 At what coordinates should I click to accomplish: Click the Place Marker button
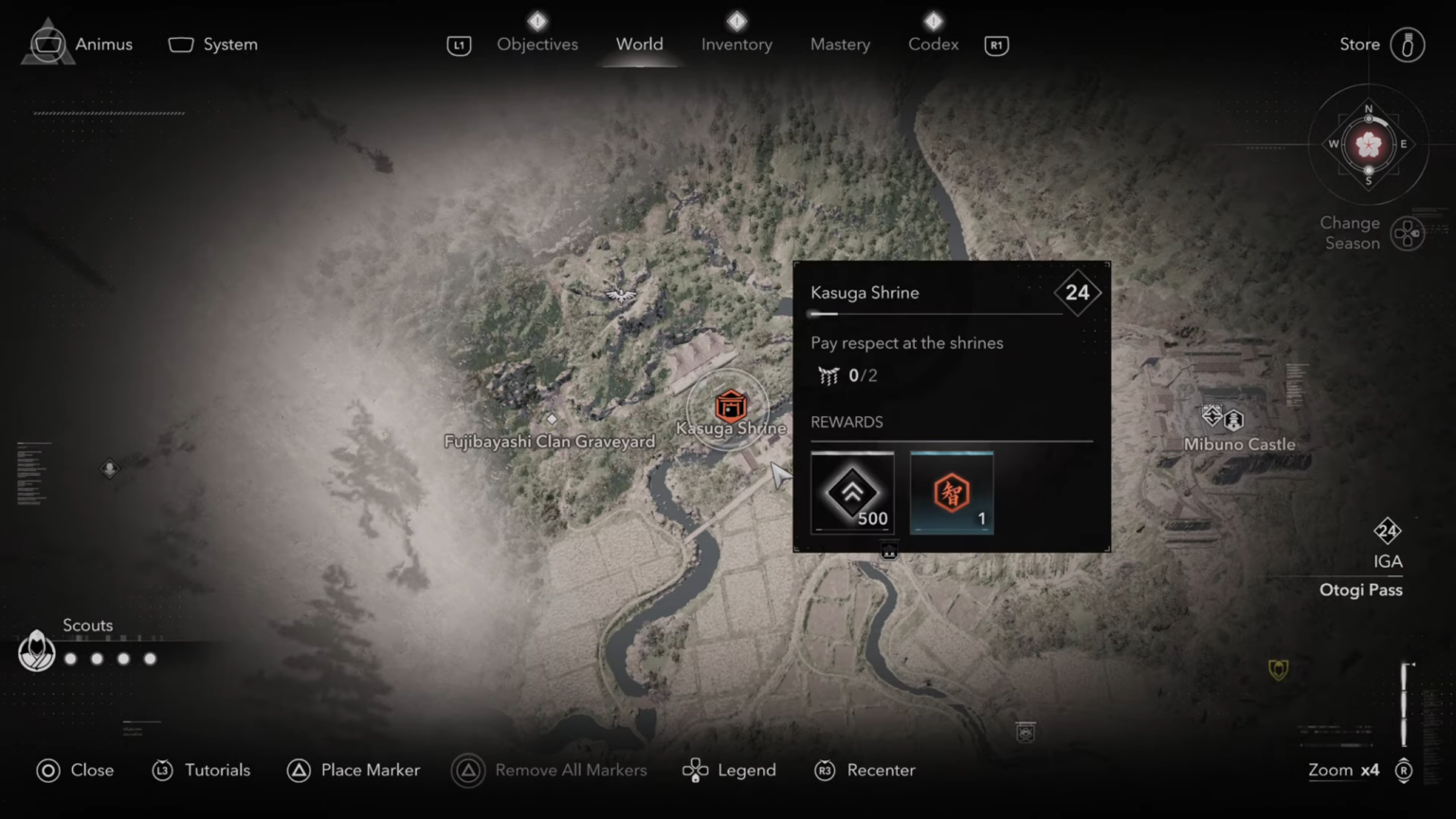tap(353, 770)
